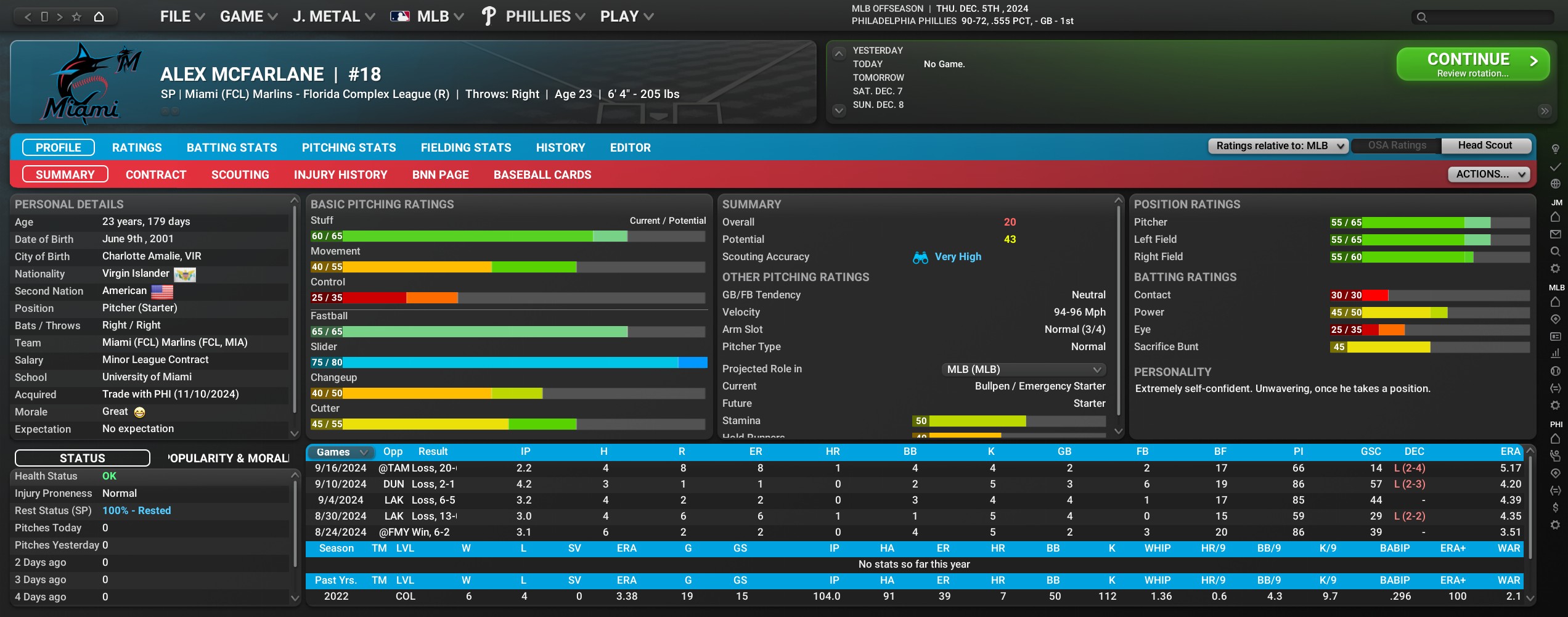Select the Head Scout ratings toggle
Screen dimensions: 1568x617
click(x=1485, y=145)
